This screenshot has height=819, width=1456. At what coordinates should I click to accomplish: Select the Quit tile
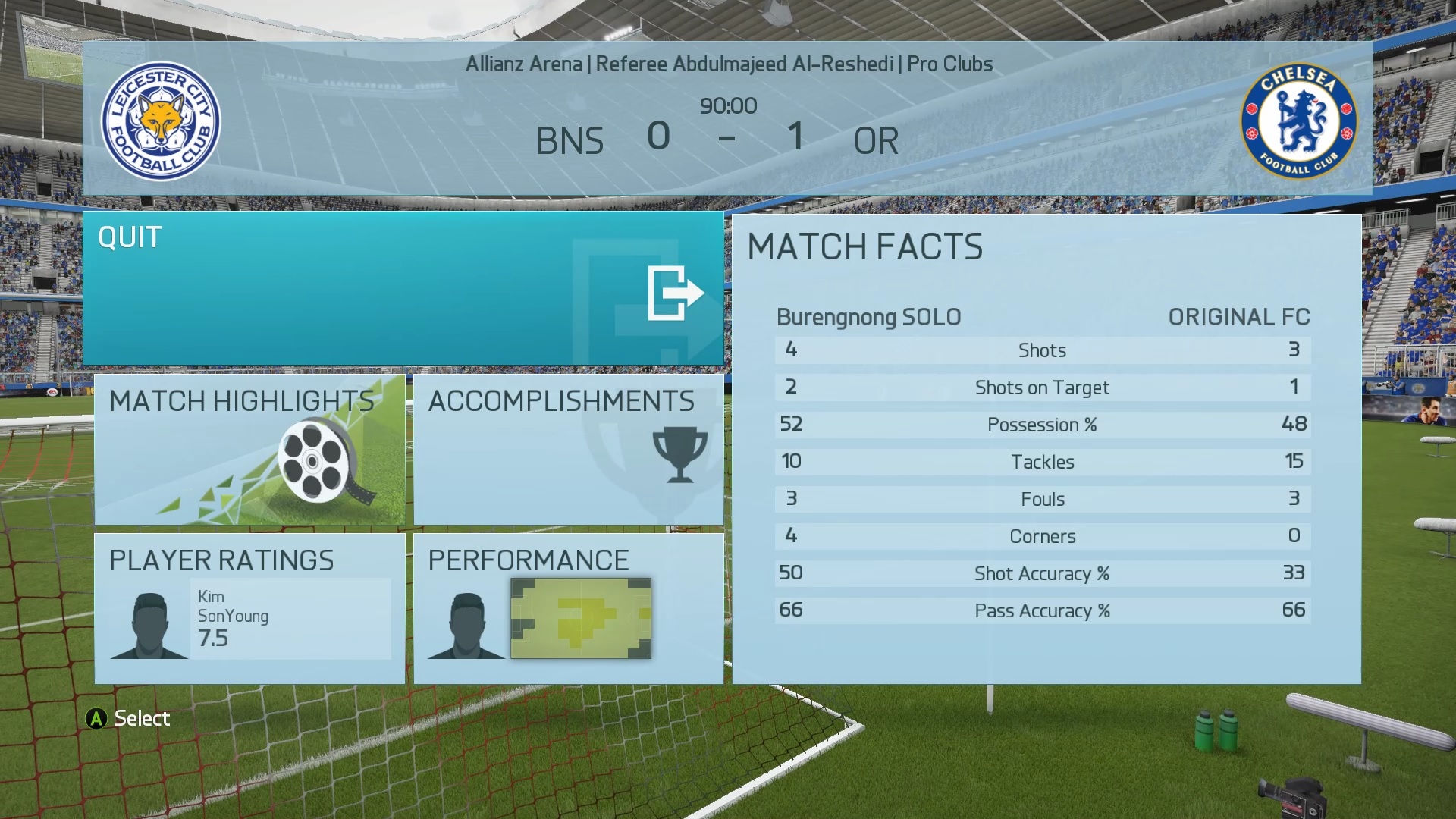[x=403, y=289]
